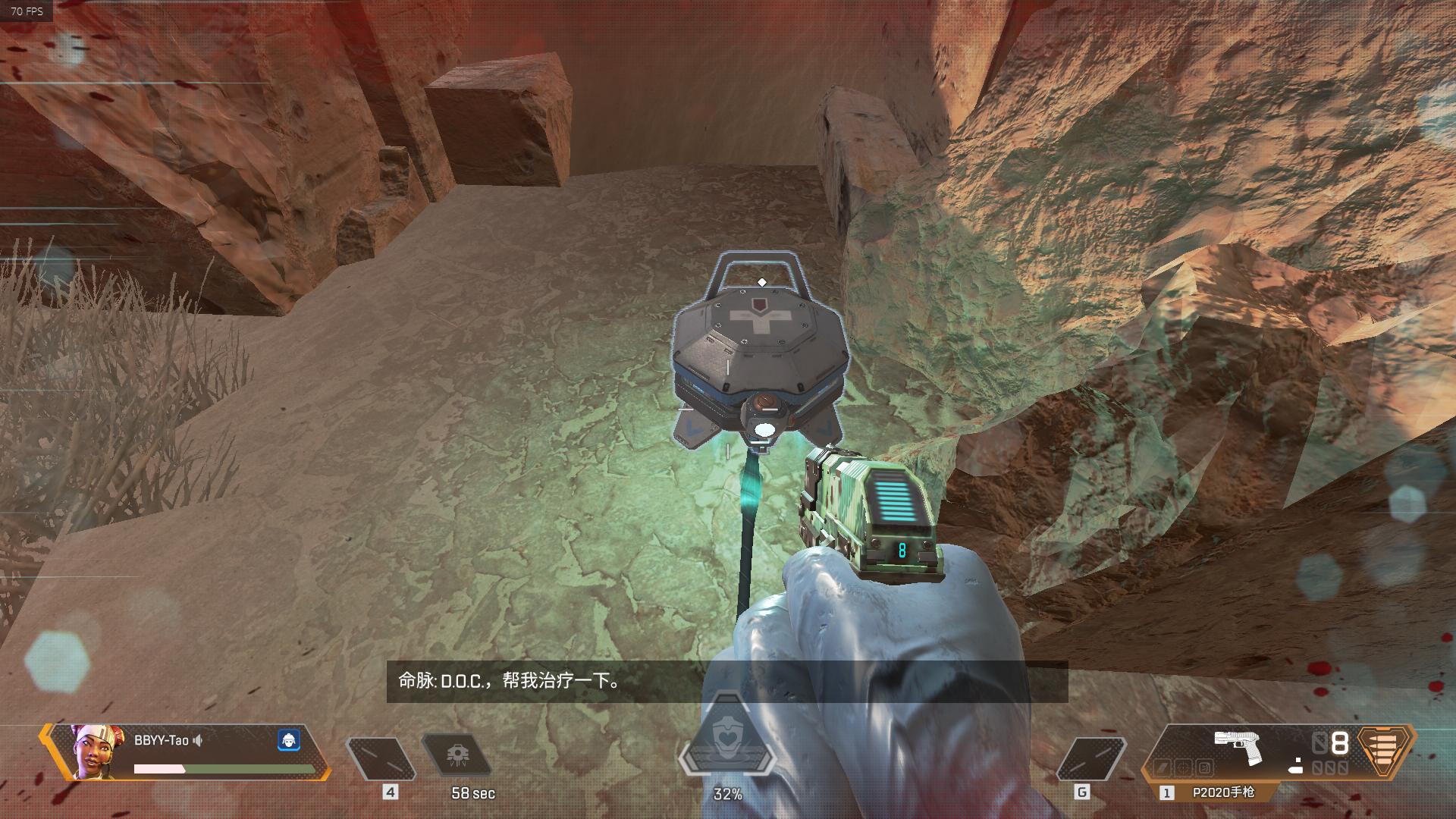Select the empty grenade slot labeled G
The height and width of the screenshot is (819, 1456).
(1090, 758)
